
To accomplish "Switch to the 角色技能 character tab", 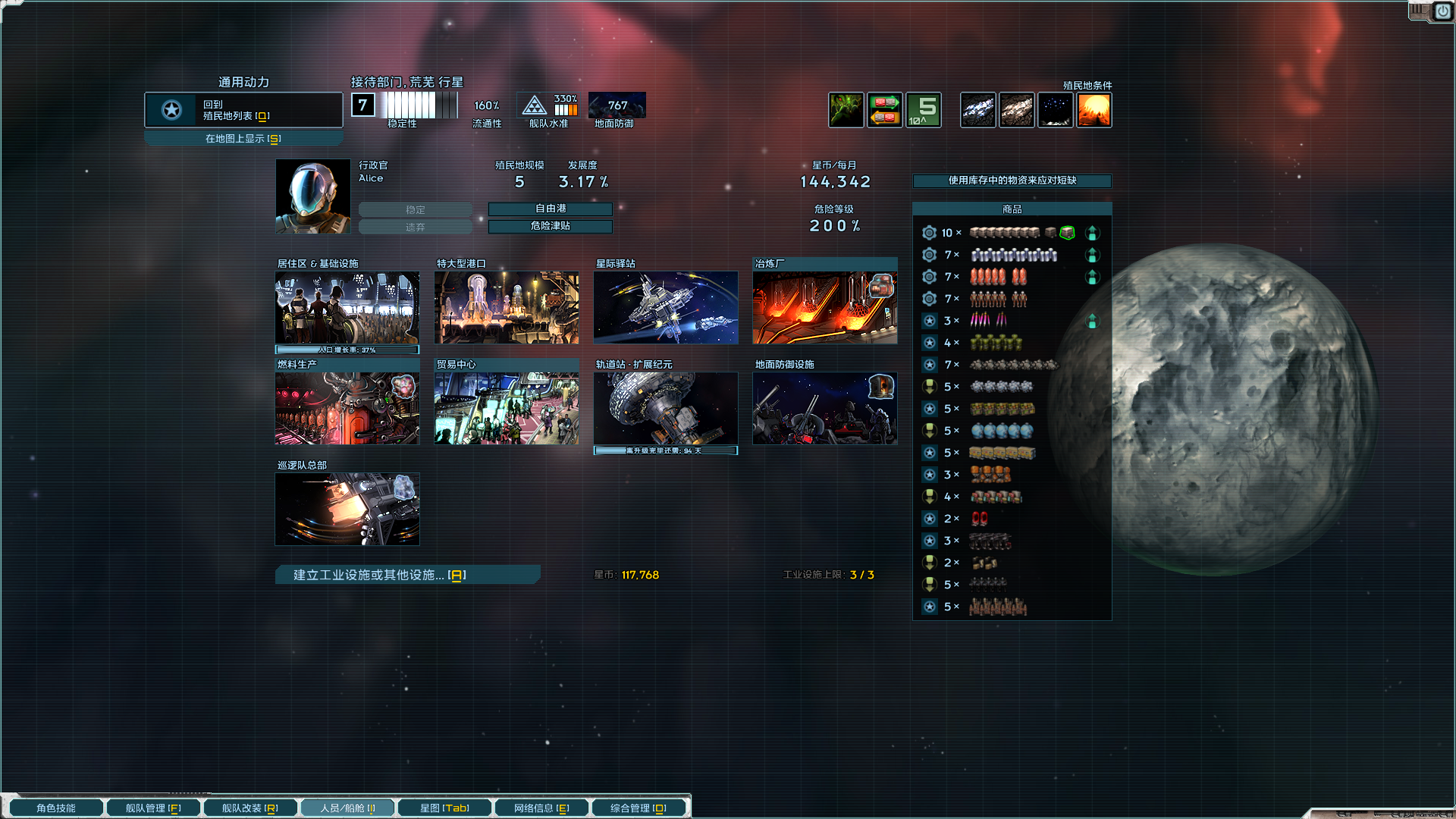I will coord(56,808).
